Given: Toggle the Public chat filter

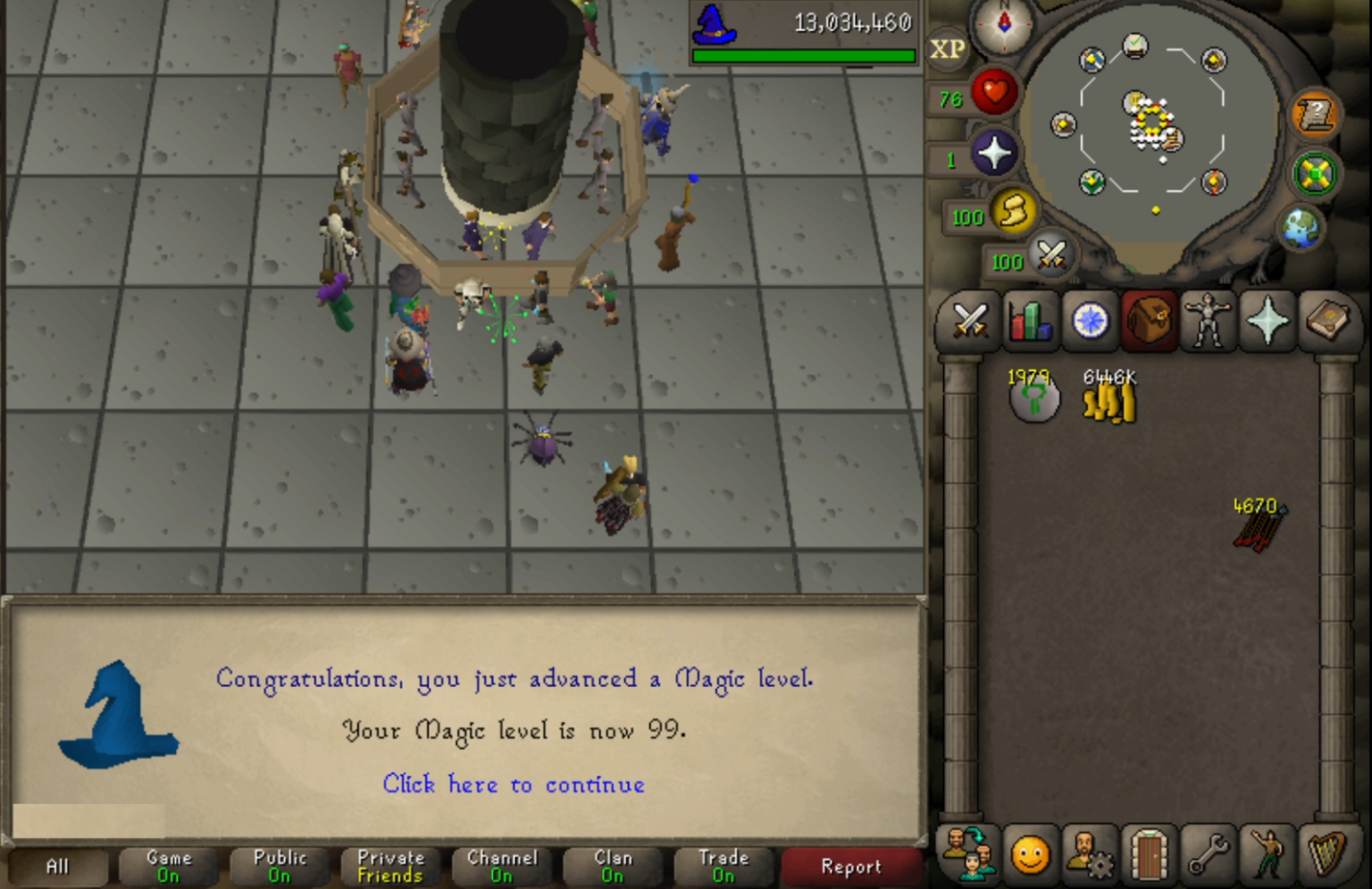Looking at the screenshot, I should [x=279, y=865].
